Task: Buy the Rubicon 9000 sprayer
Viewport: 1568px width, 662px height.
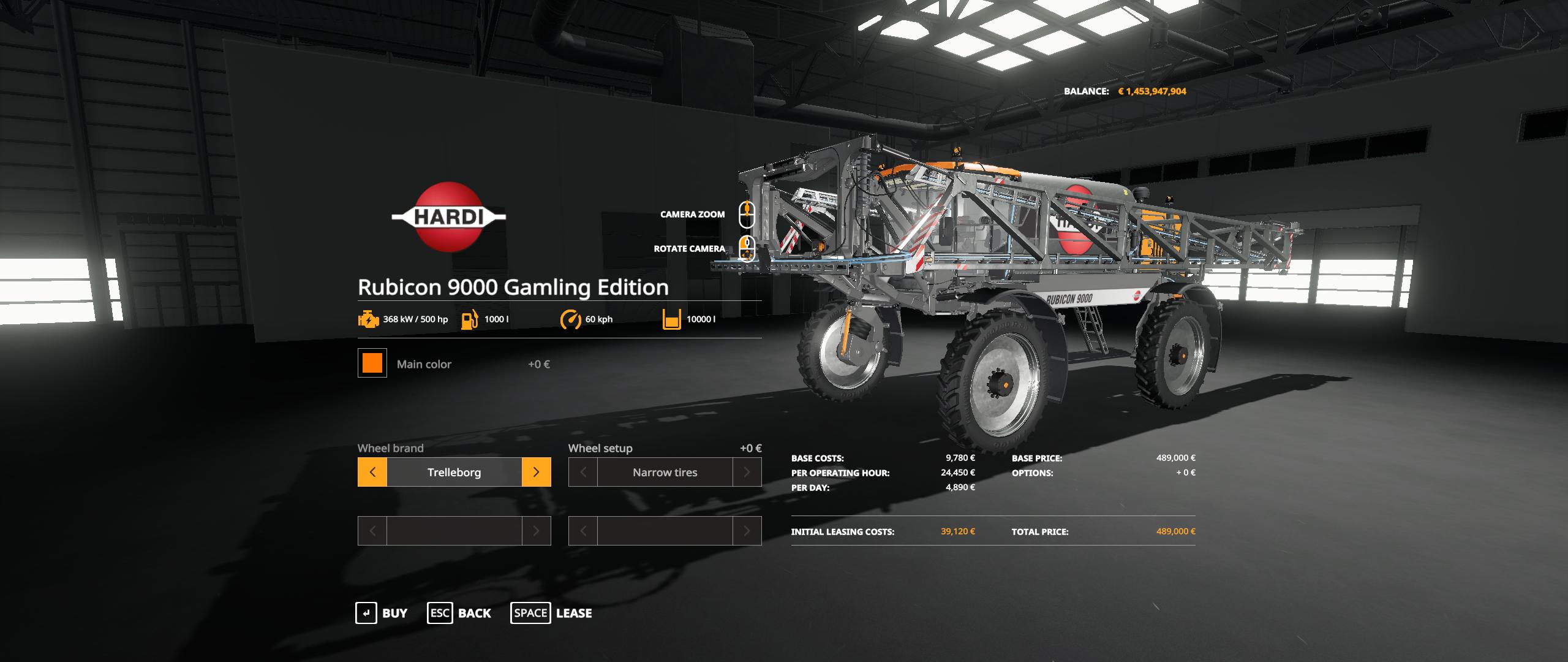Action: pyautogui.click(x=382, y=613)
